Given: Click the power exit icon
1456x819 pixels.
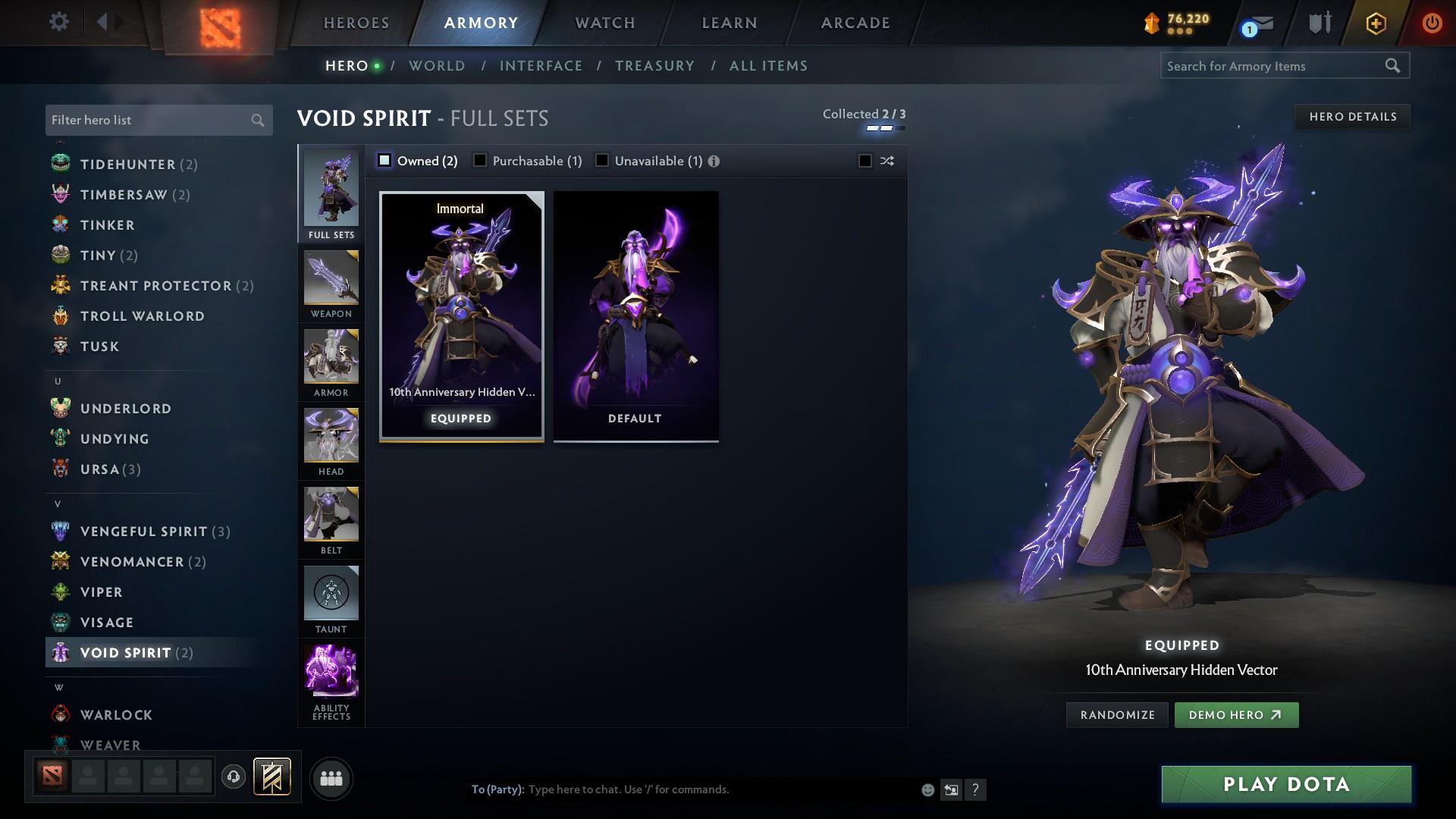Looking at the screenshot, I should point(1432,22).
